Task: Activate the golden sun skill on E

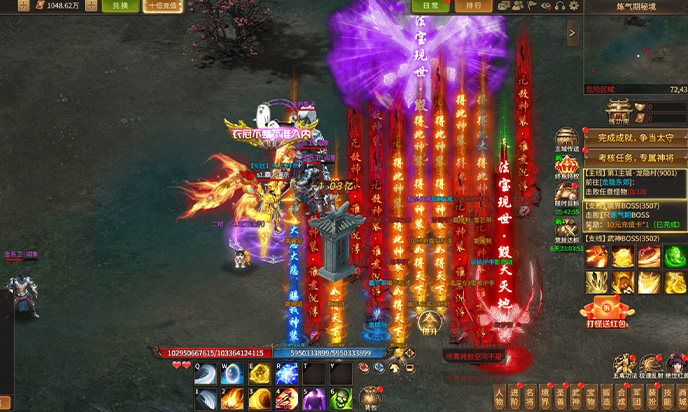Action: 258,374
